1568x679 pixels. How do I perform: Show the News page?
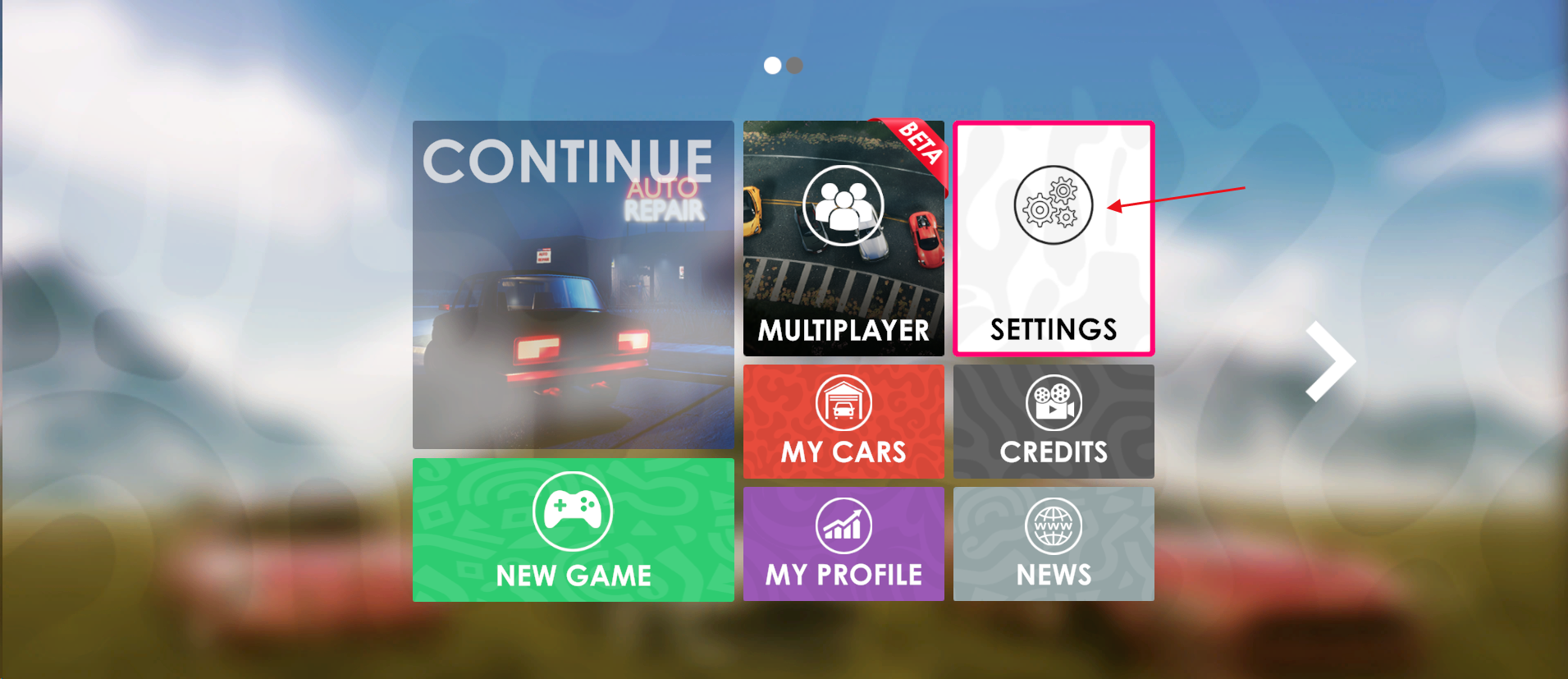click(1054, 544)
